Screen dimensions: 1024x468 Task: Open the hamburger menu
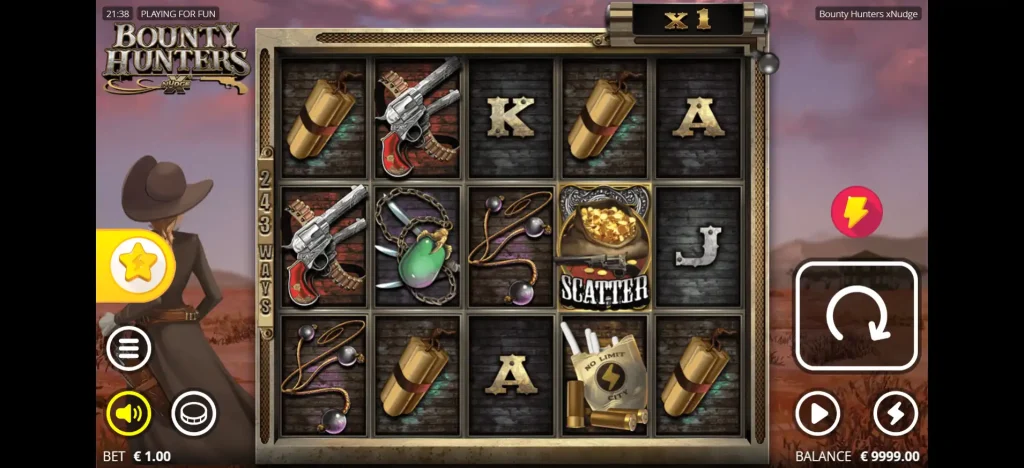pyautogui.click(x=129, y=349)
